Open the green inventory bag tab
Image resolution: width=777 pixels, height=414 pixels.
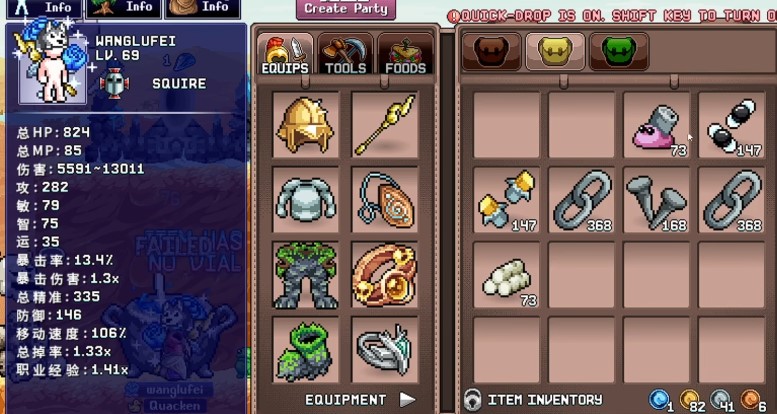click(618, 50)
